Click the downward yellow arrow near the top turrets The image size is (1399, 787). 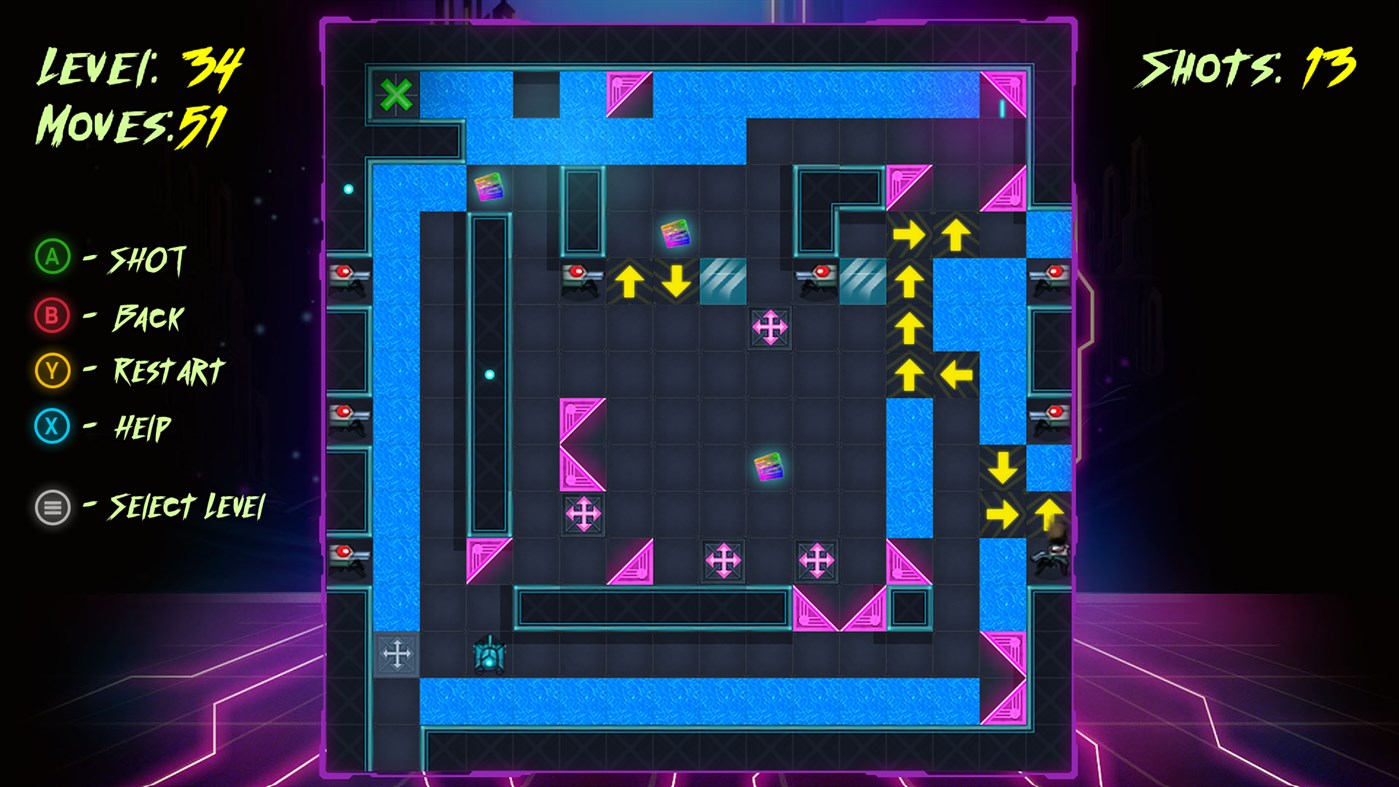click(x=676, y=281)
